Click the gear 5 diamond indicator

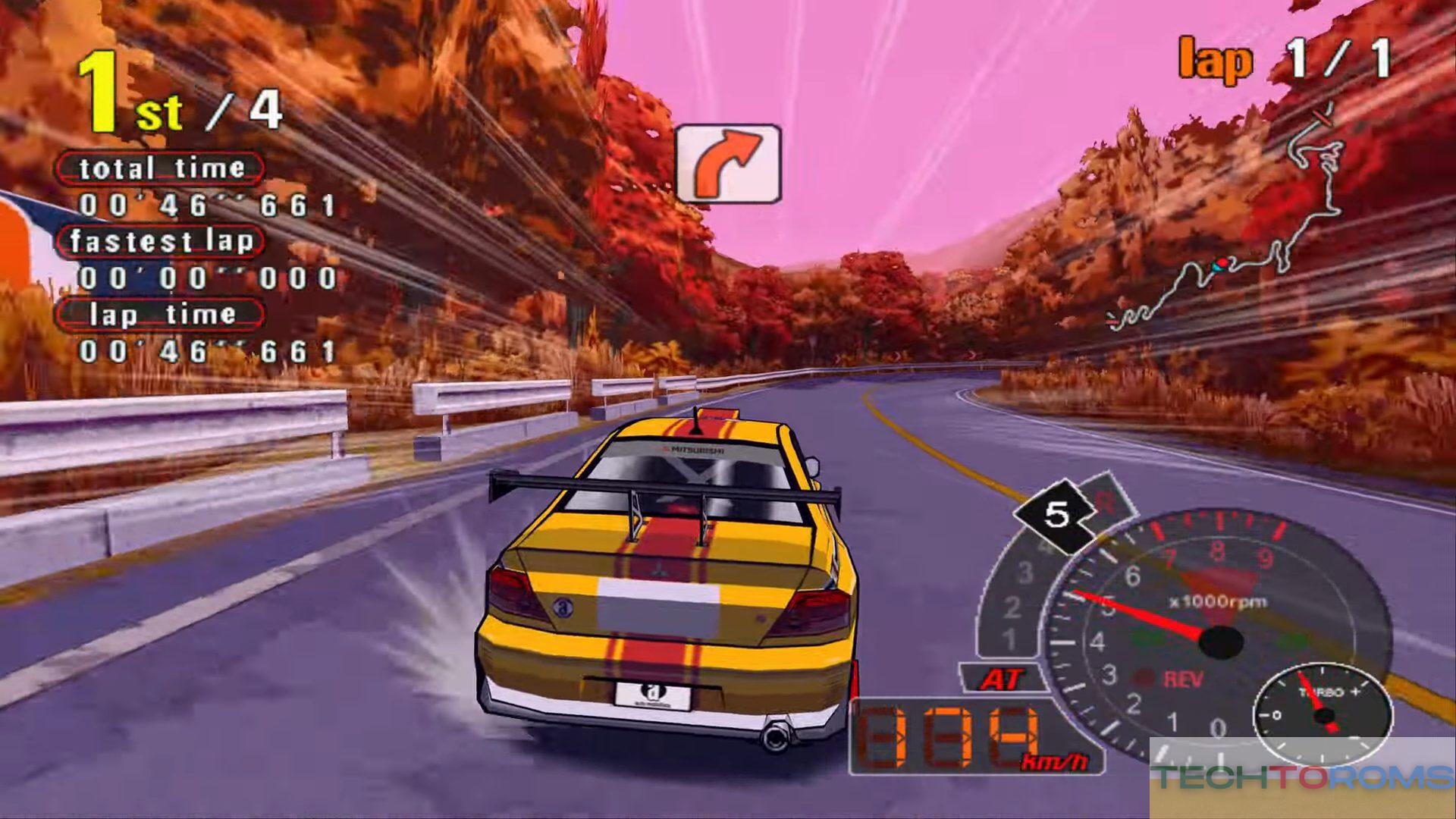1056,516
